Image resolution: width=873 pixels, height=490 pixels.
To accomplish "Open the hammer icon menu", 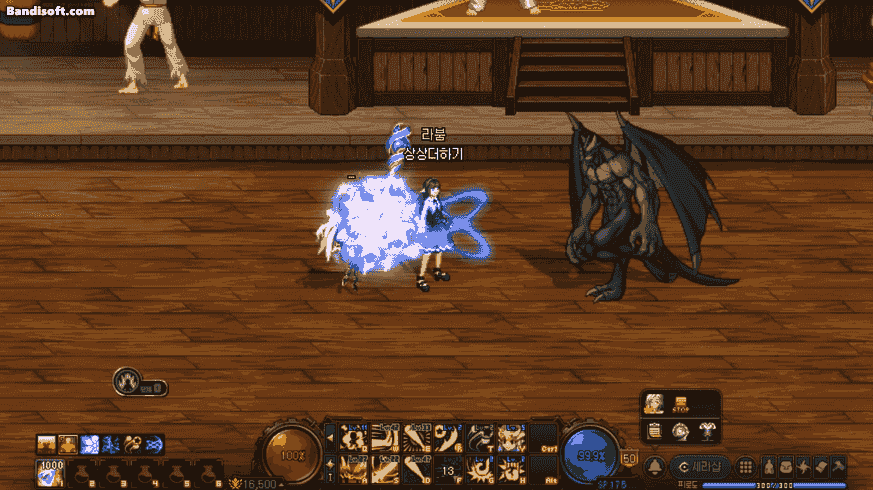I will [838, 467].
